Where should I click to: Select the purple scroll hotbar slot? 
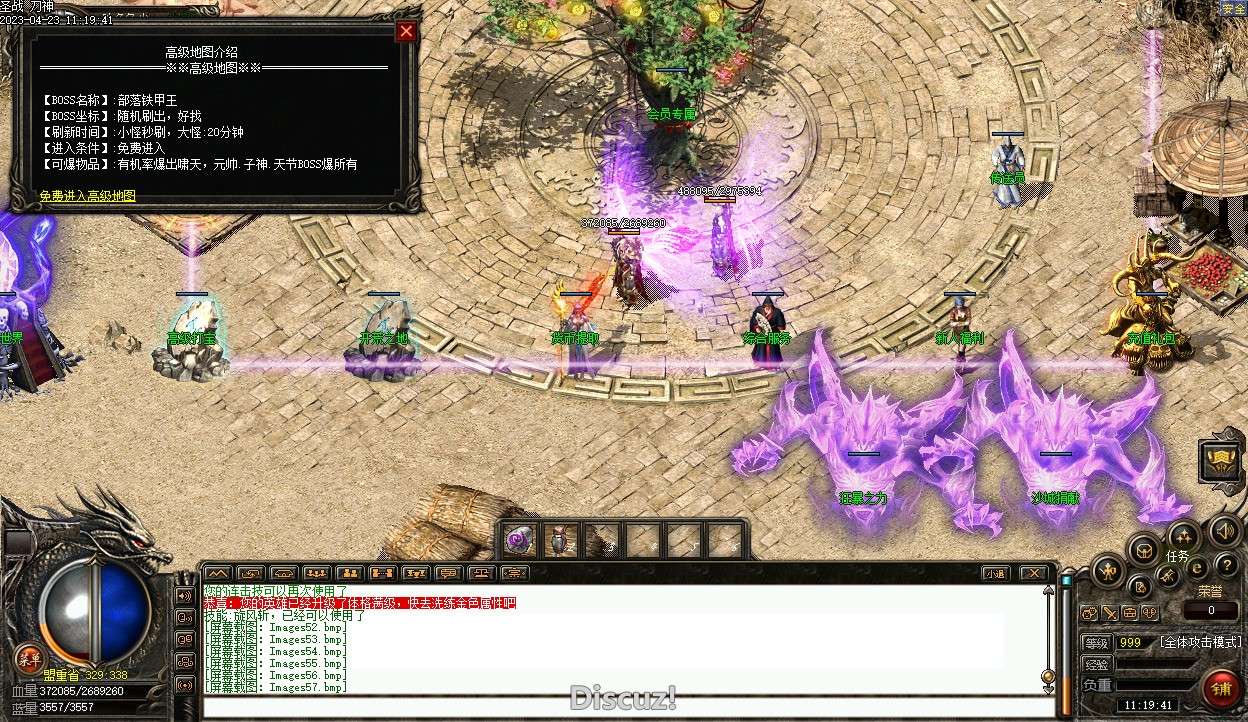pos(519,540)
